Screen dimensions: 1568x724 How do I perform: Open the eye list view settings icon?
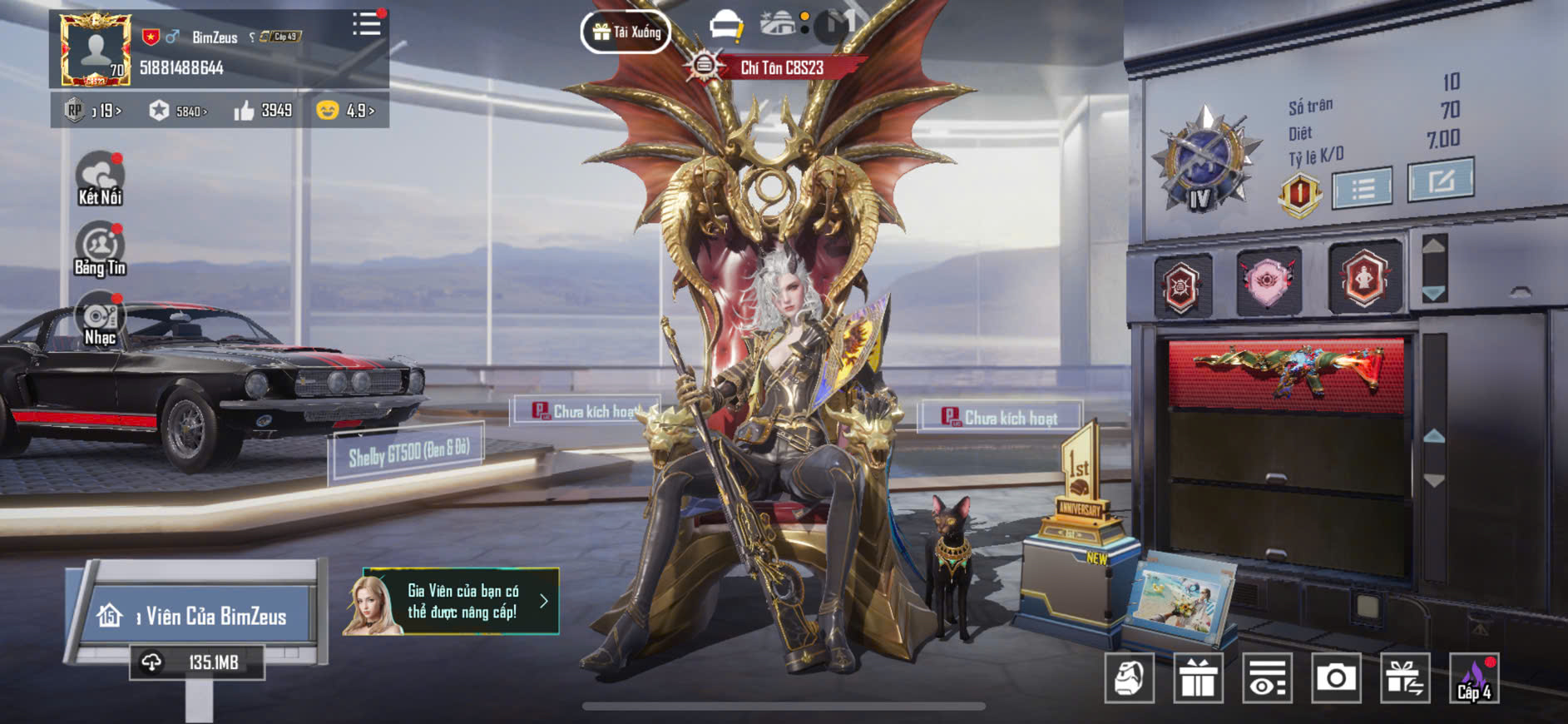click(1267, 678)
